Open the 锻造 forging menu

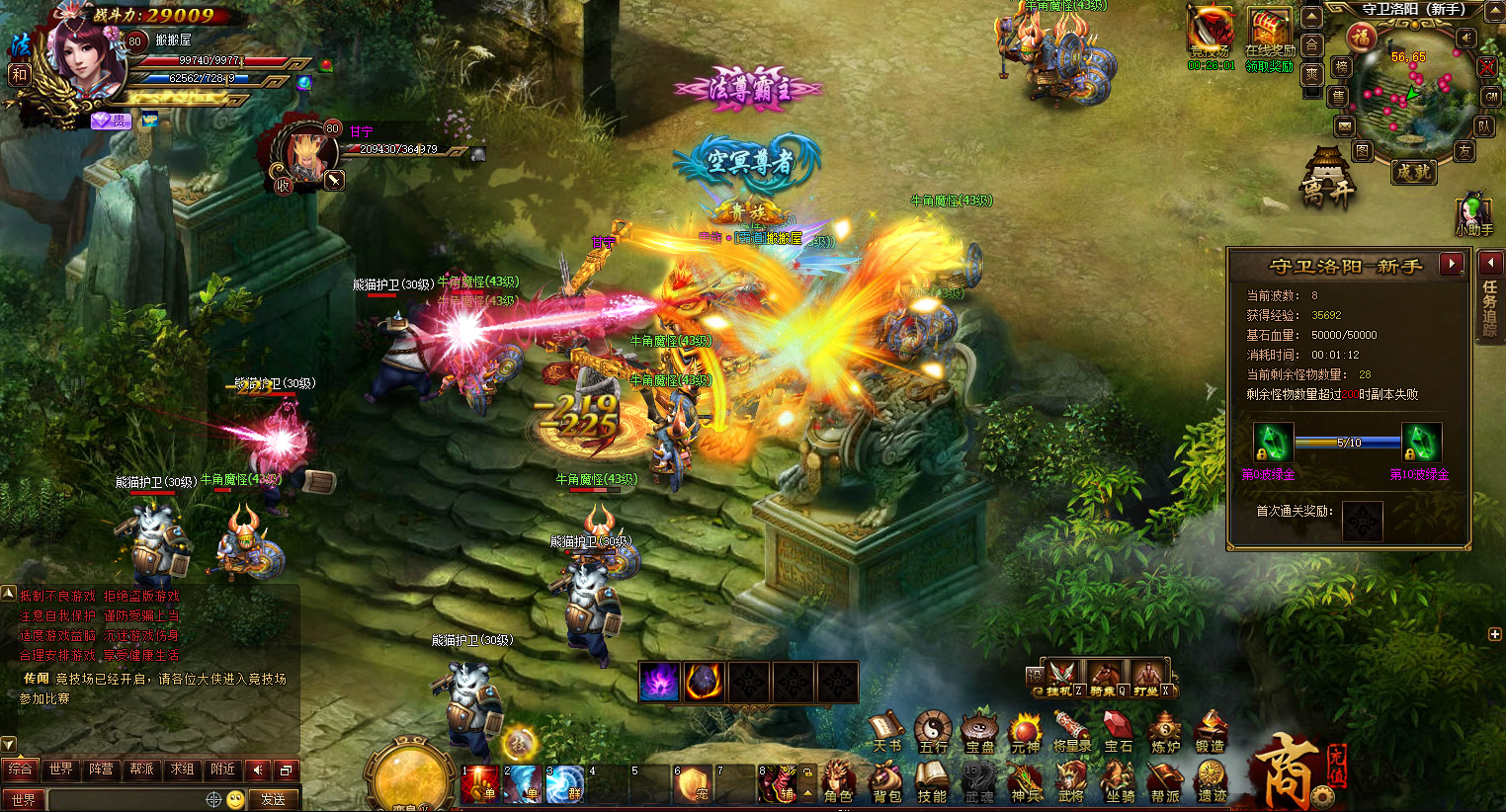[1210, 732]
